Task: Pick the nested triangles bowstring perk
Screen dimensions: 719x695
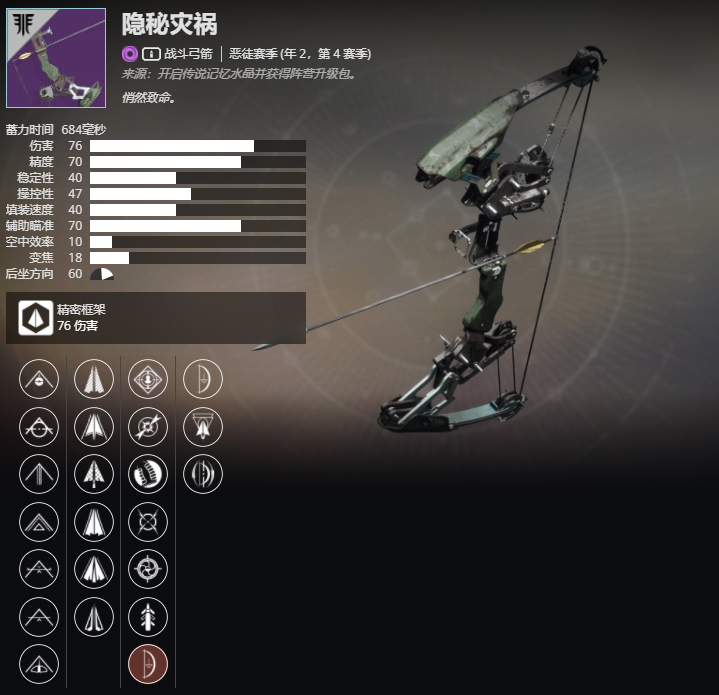Action: [x=39, y=521]
